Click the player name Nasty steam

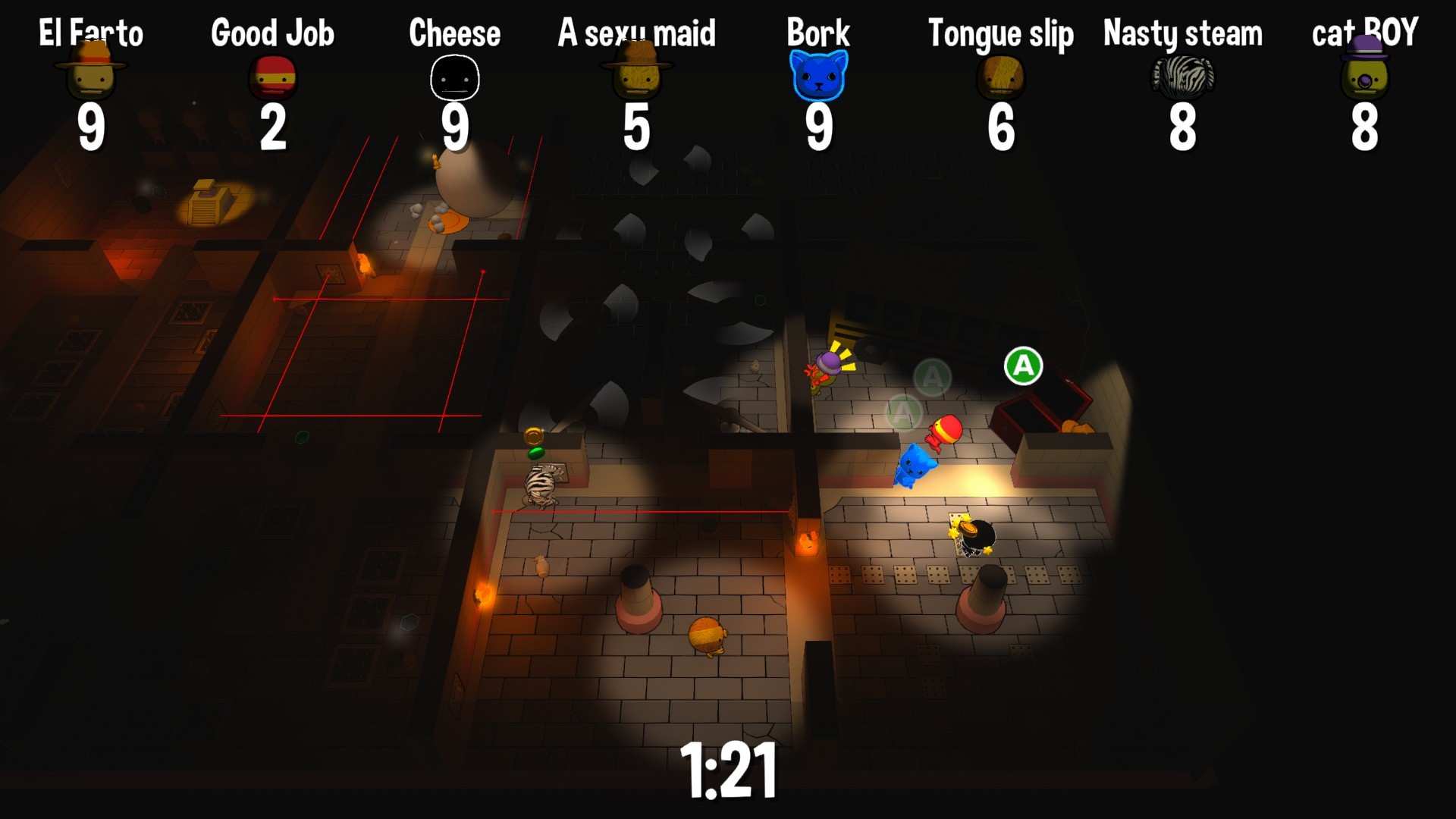pyautogui.click(x=1184, y=32)
